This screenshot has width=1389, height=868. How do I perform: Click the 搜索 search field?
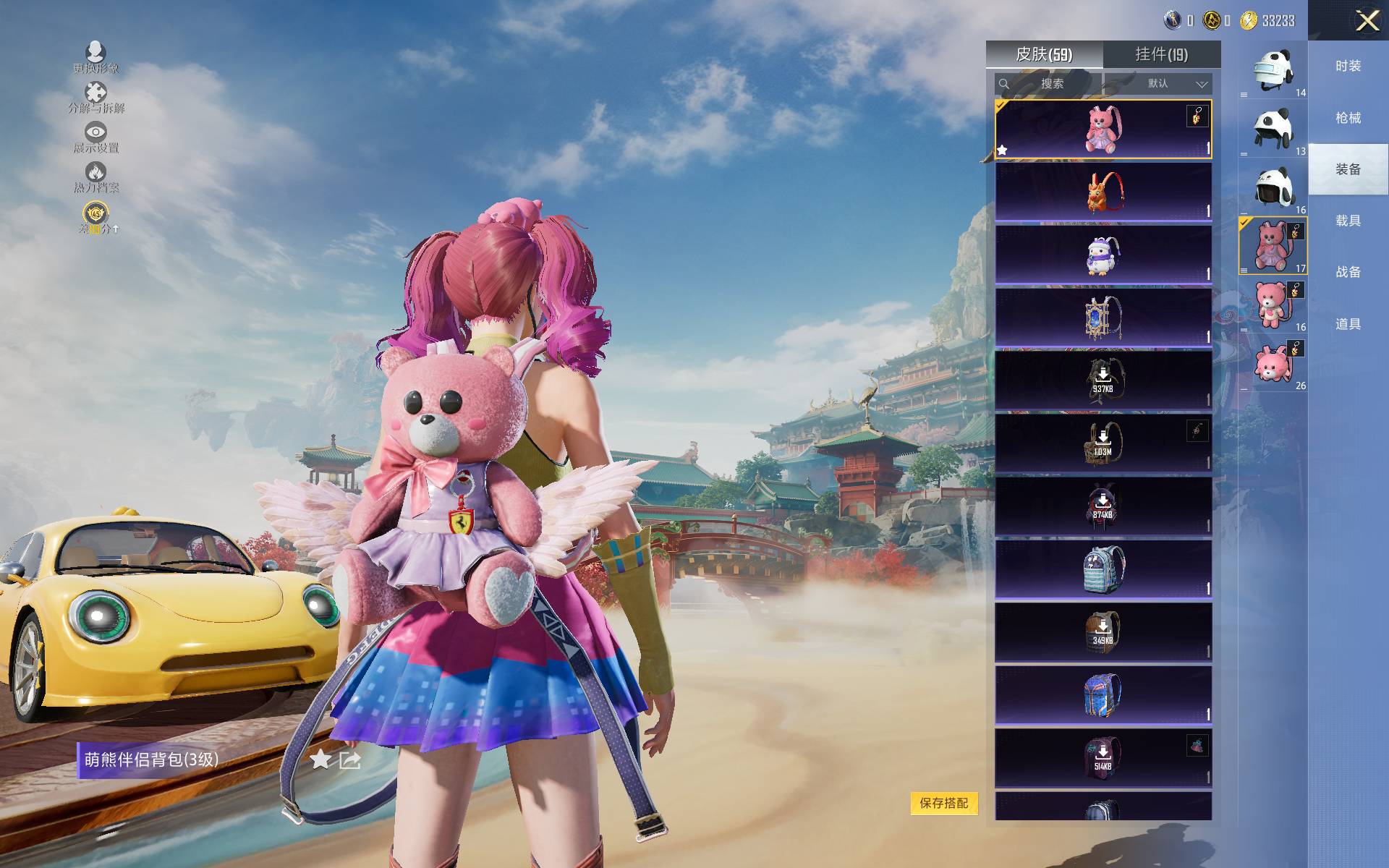point(1048,84)
